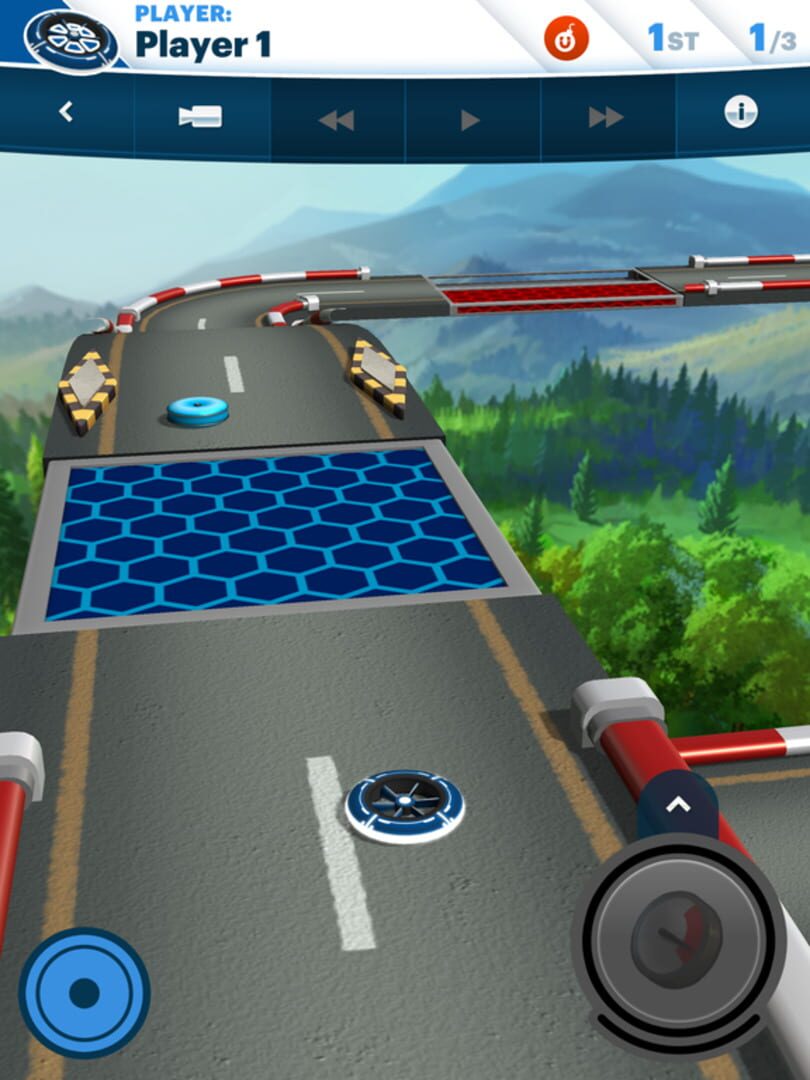Rewind the replay
The image size is (810, 1080).
coord(336,120)
